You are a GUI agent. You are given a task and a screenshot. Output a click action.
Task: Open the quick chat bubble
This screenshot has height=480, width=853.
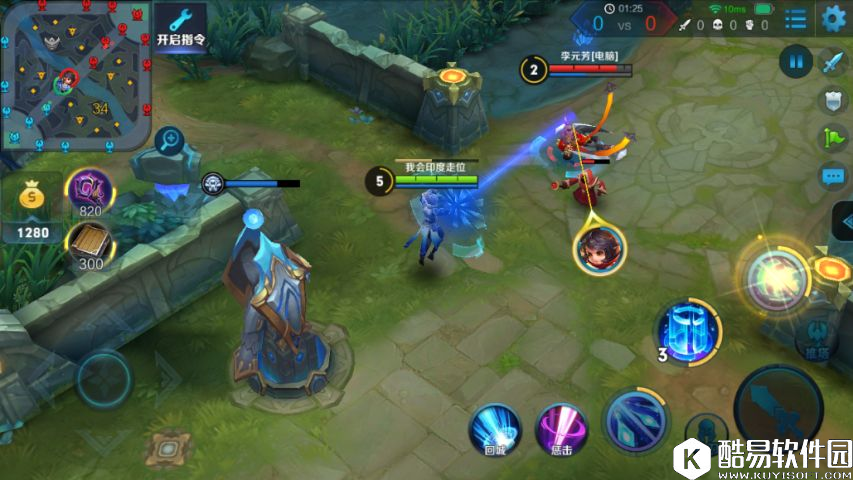tap(833, 177)
